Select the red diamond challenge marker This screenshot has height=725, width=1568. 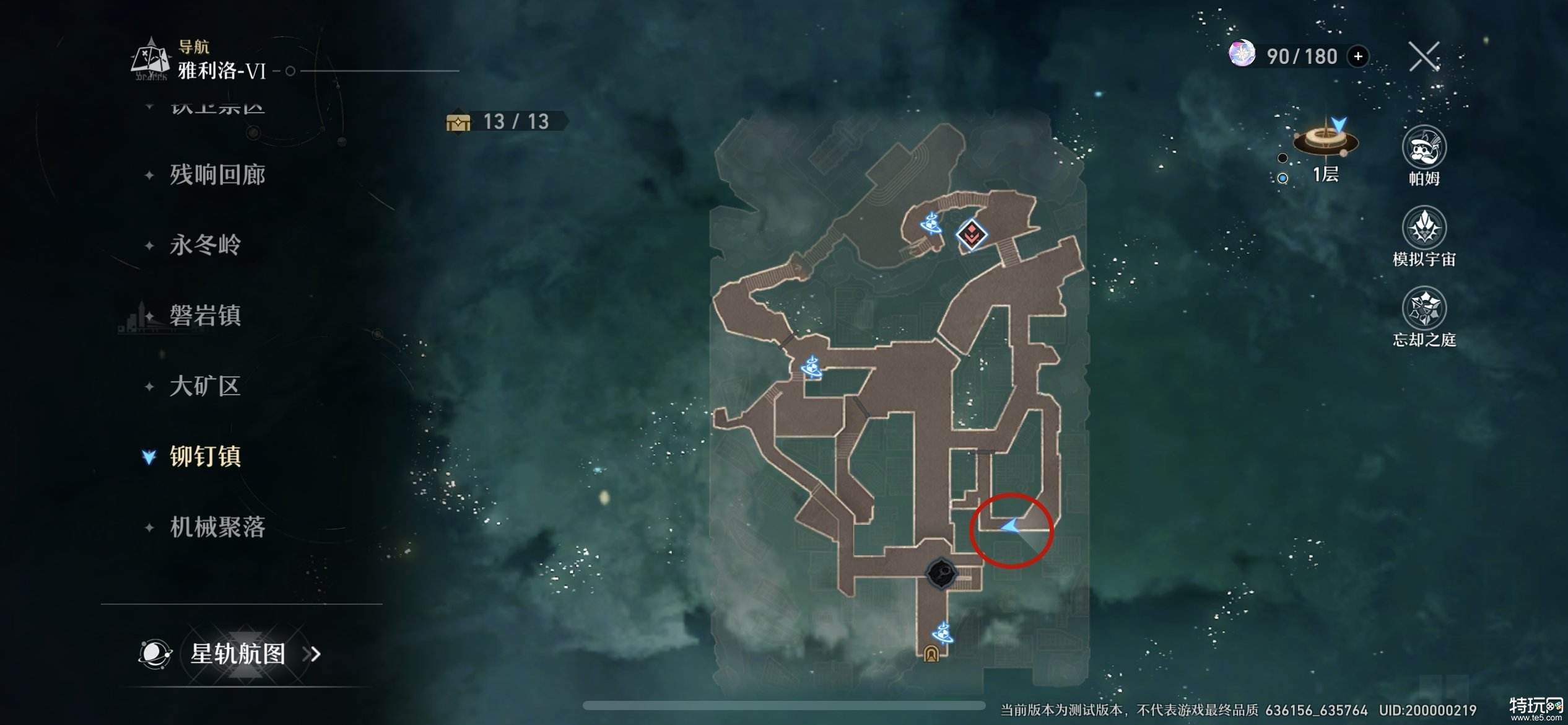pyautogui.click(x=971, y=234)
